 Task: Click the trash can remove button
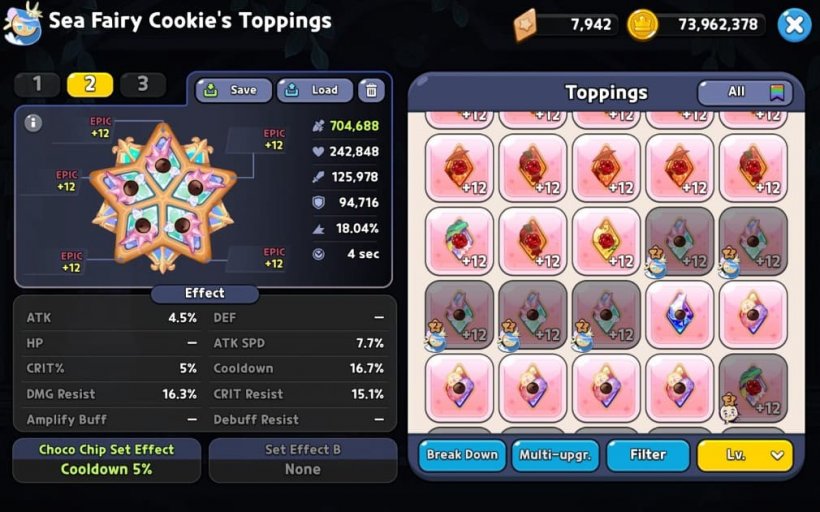pos(371,90)
